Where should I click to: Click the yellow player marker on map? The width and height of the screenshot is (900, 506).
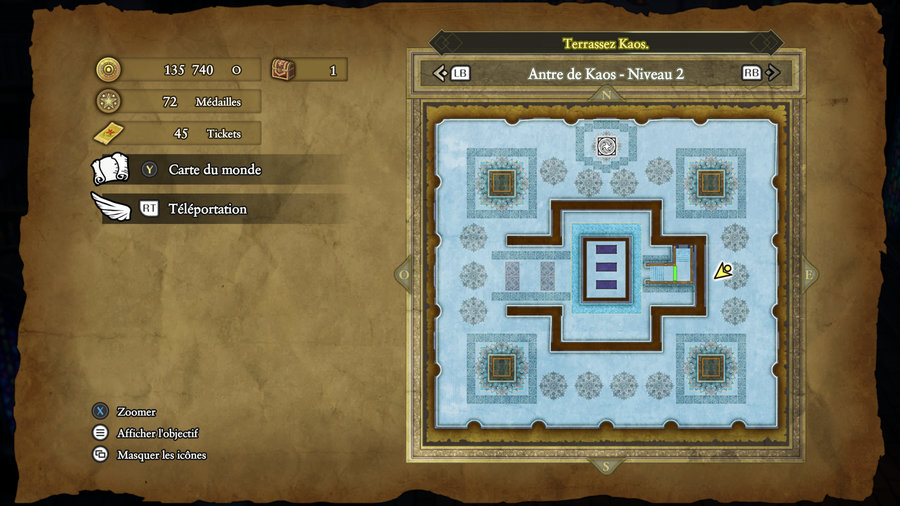pyautogui.click(x=724, y=270)
